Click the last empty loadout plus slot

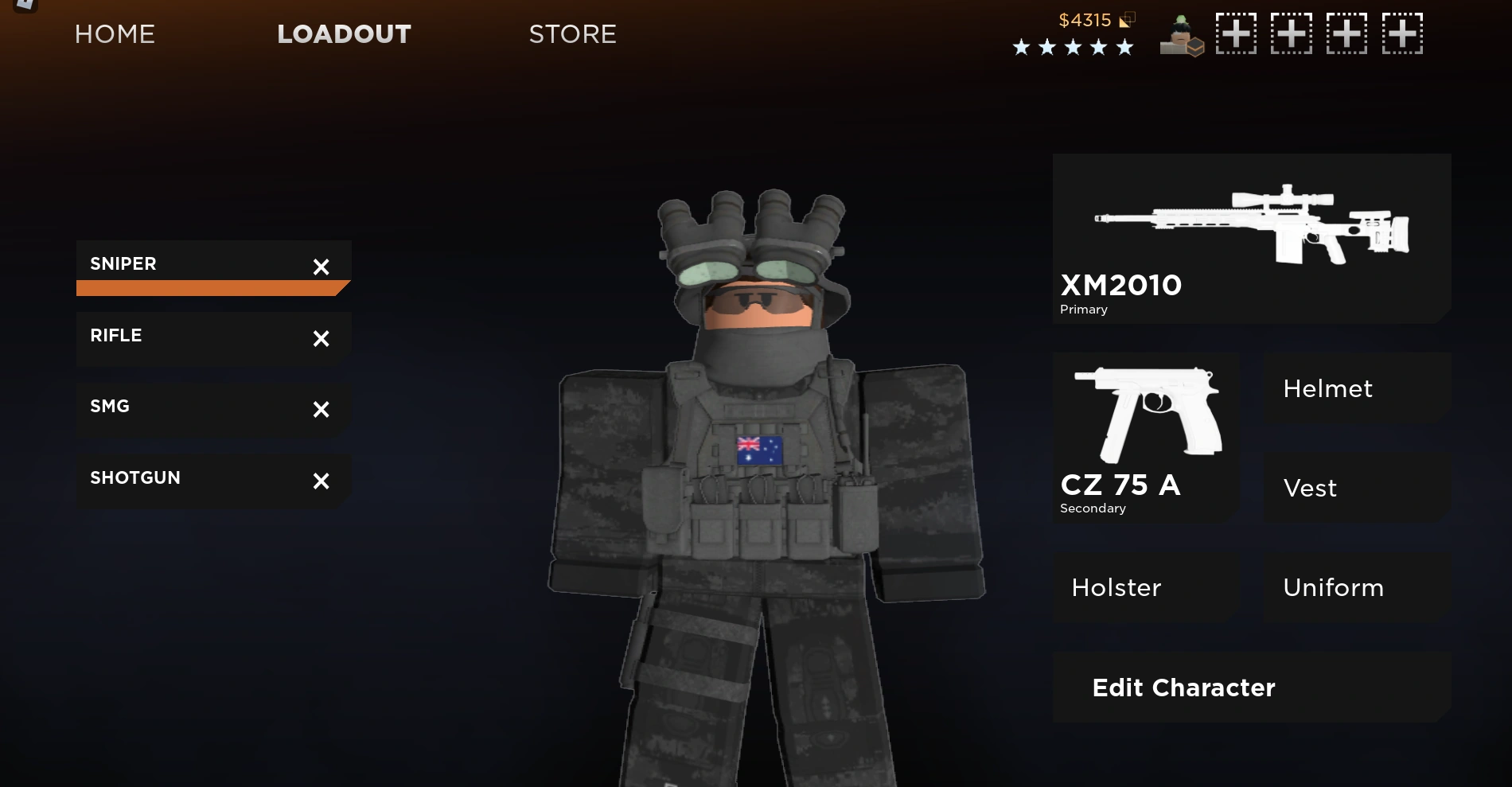(1403, 33)
